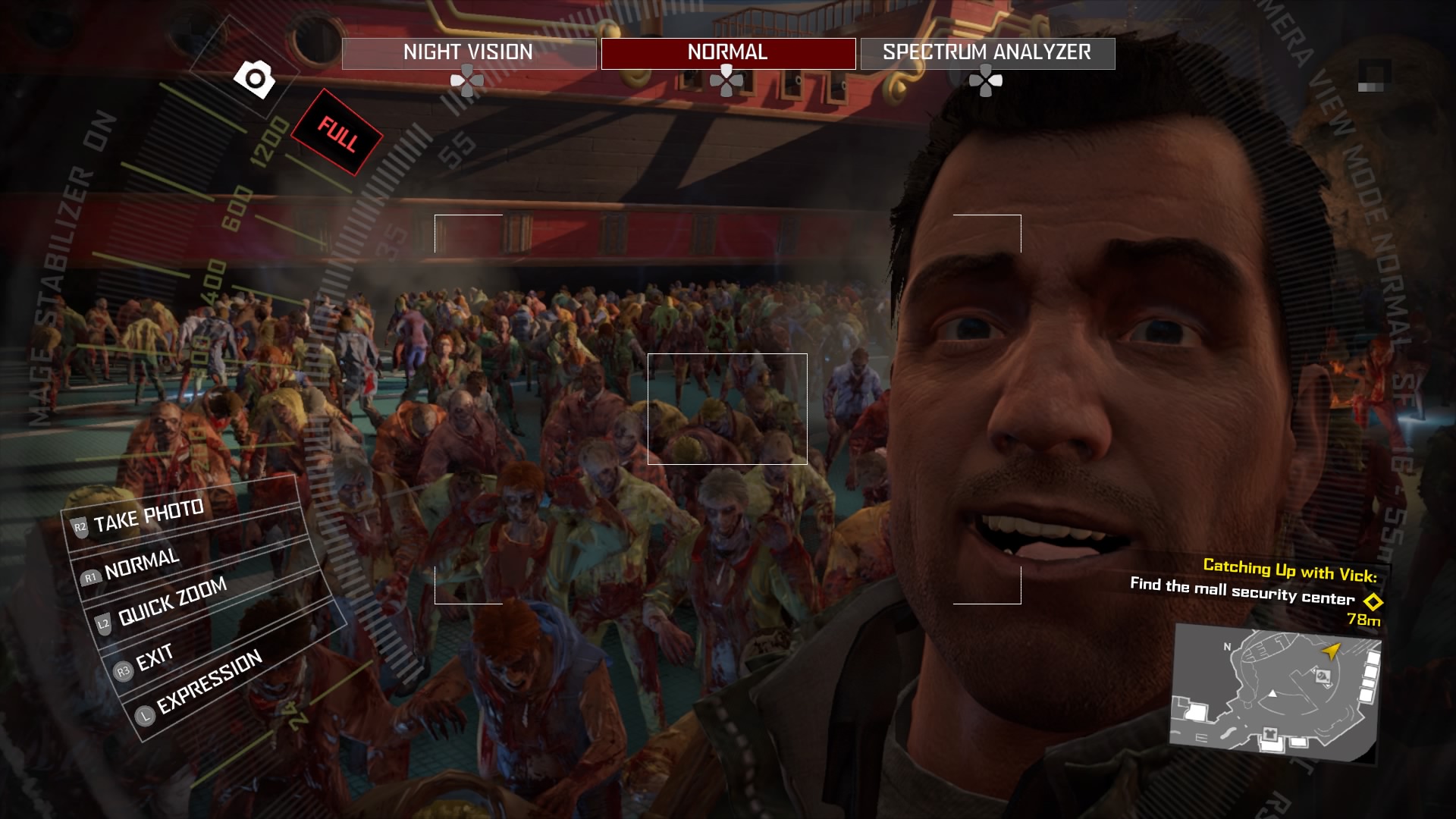Select the Find the mall security center objective
The image size is (1456, 819).
point(1242,591)
